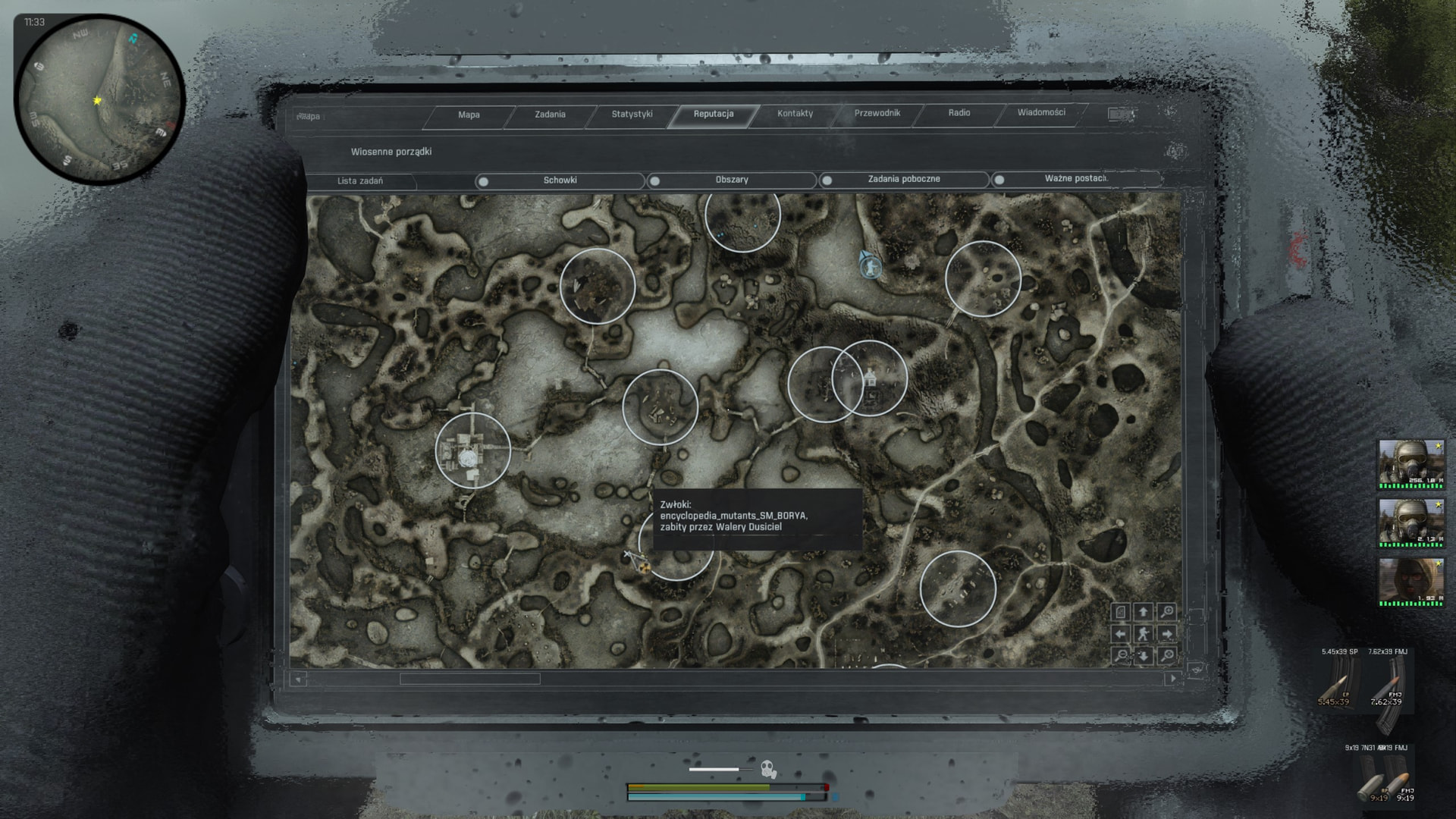Open the Lista zadań button
1456x819 pixels.
[x=360, y=181]
